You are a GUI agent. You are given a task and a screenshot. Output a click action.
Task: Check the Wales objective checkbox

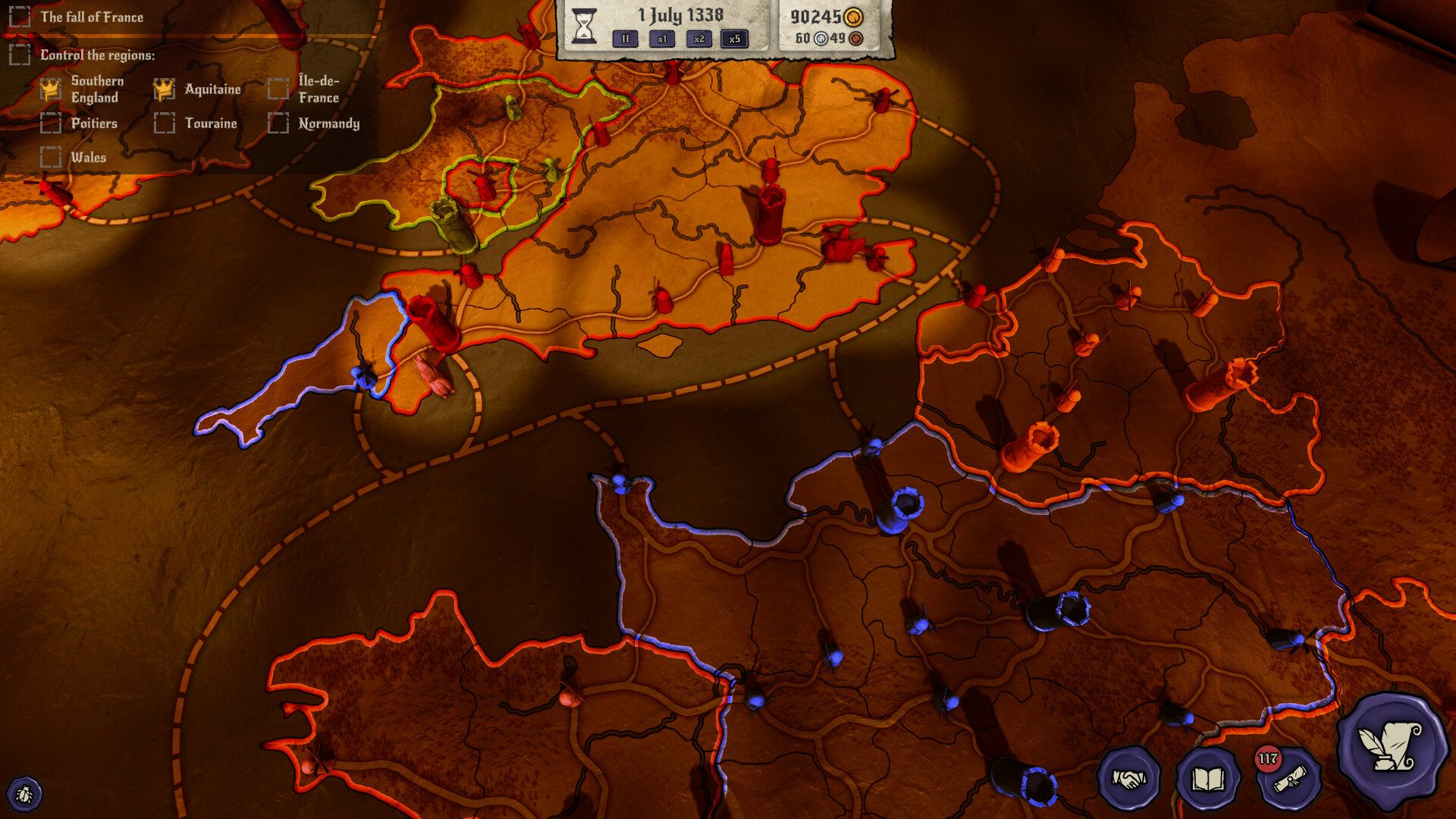(51, 157)
